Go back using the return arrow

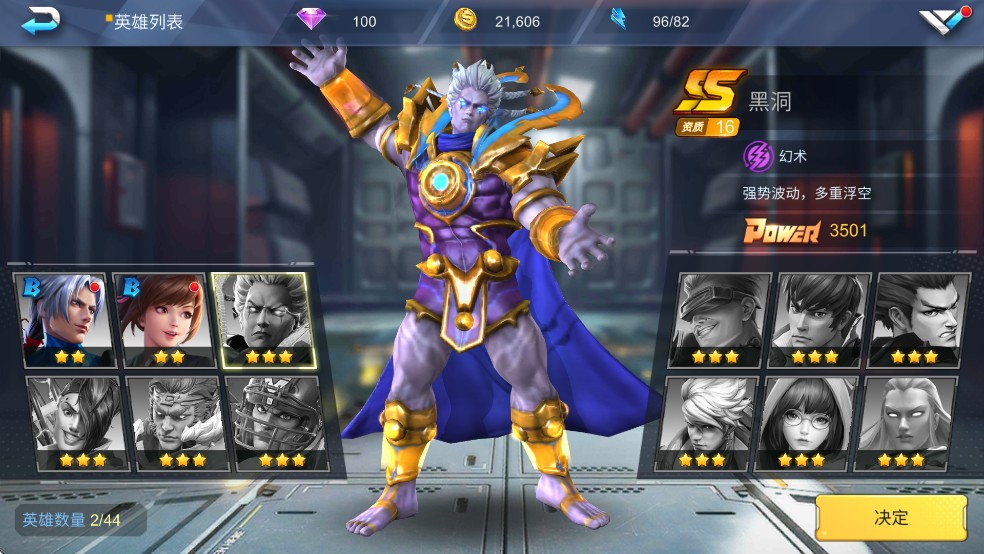click(41, 19)
